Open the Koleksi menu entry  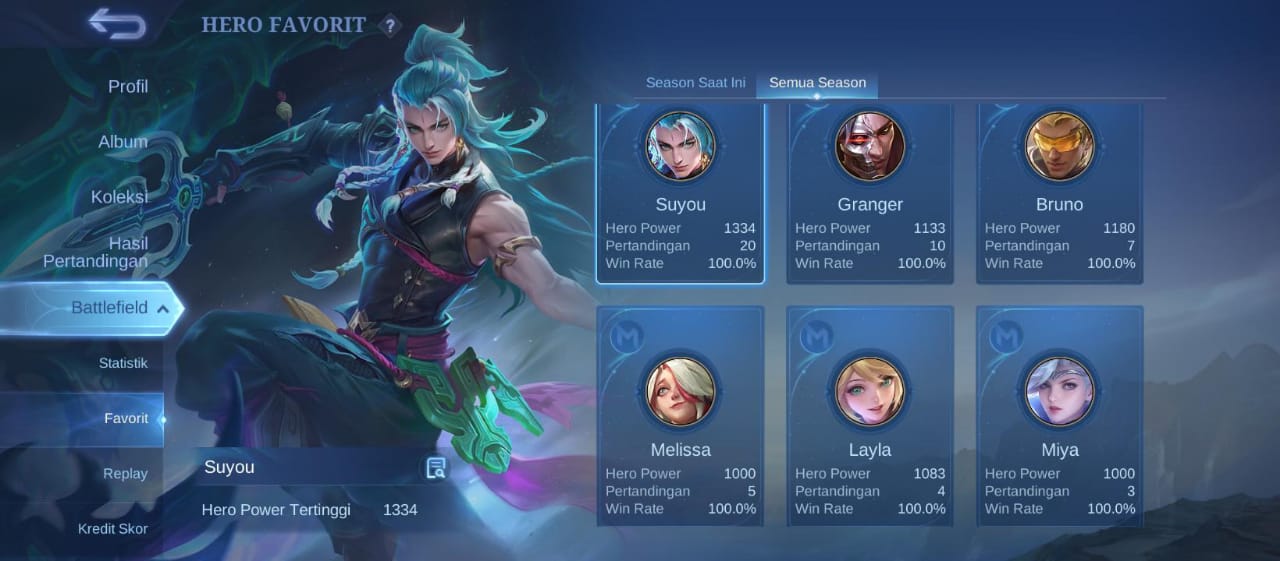click(119, 197)
